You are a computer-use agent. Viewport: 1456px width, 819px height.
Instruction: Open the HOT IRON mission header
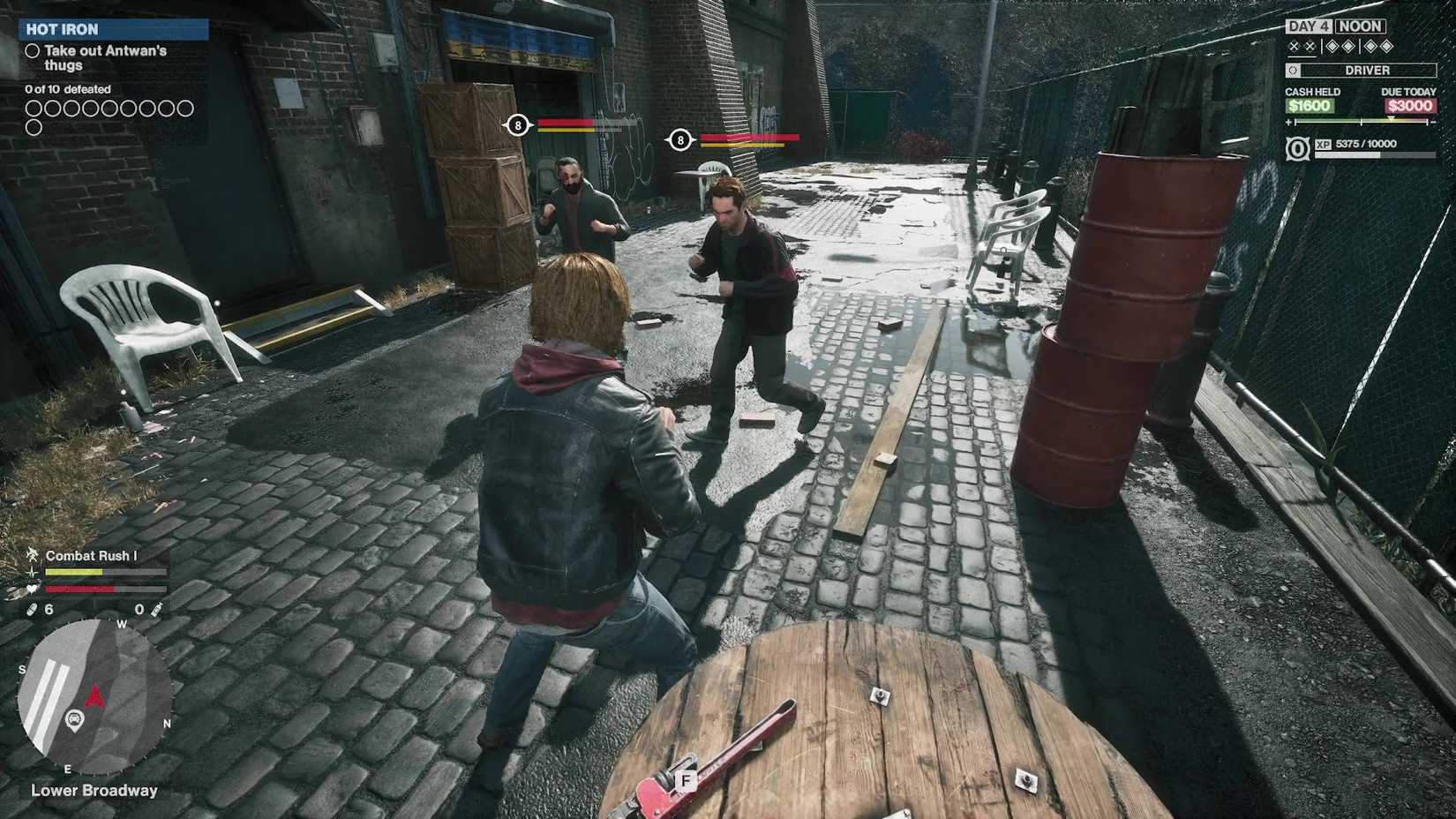62,28
